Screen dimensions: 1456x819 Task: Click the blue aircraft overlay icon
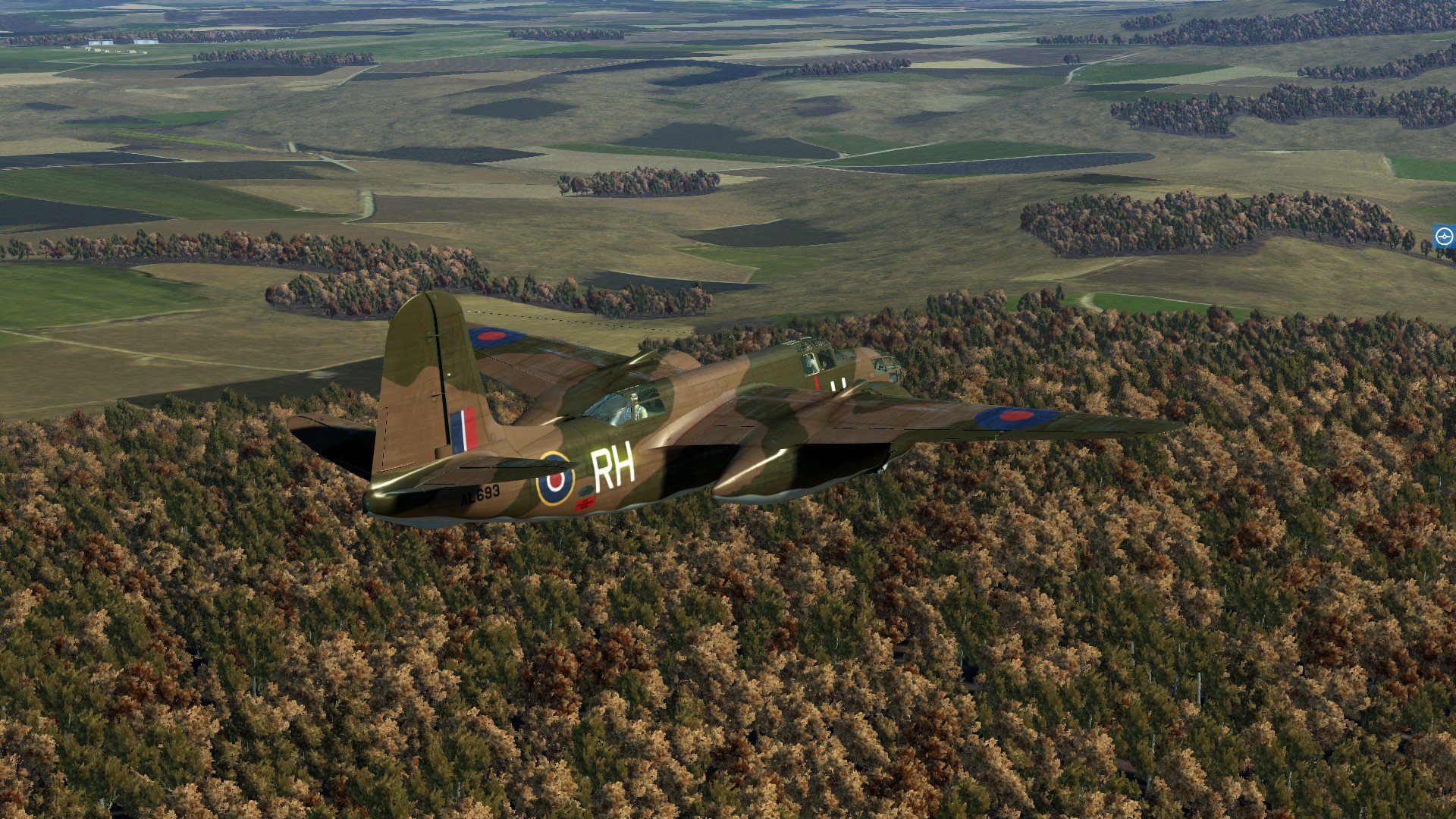[x=1444, y=237]
